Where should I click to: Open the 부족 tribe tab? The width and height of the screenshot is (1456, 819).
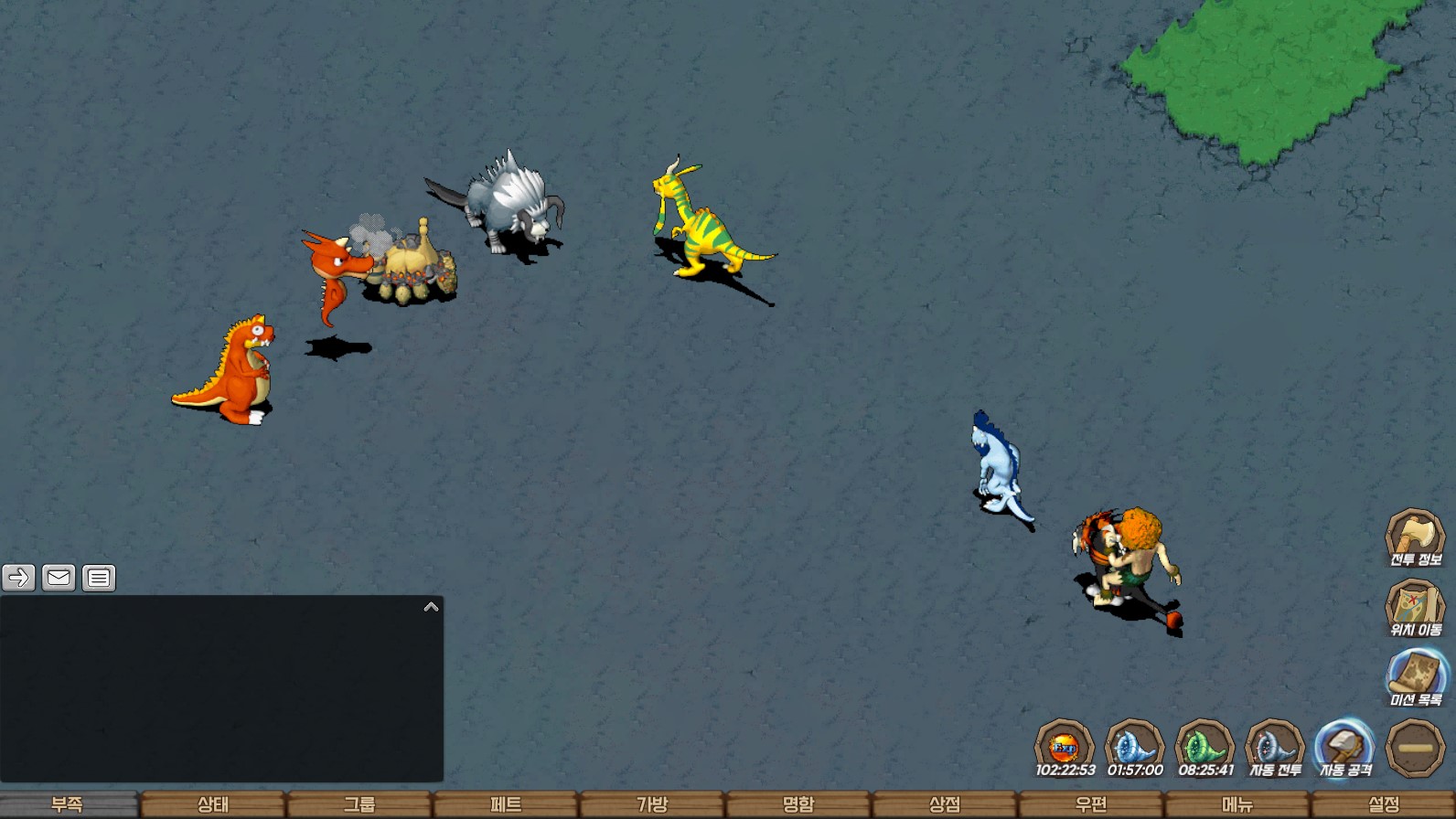click(68, 804)
